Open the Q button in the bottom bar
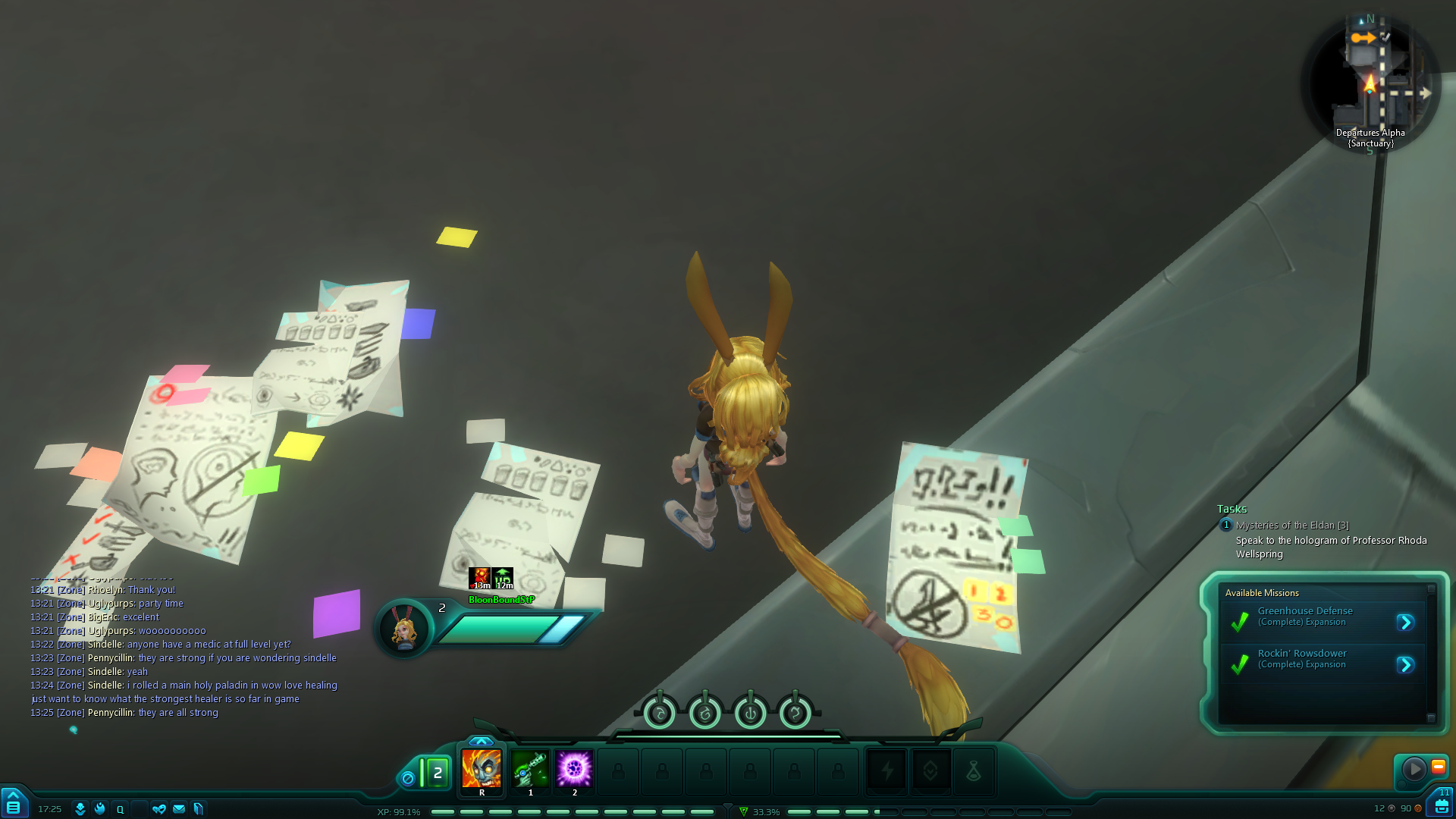 click(120, 809)
